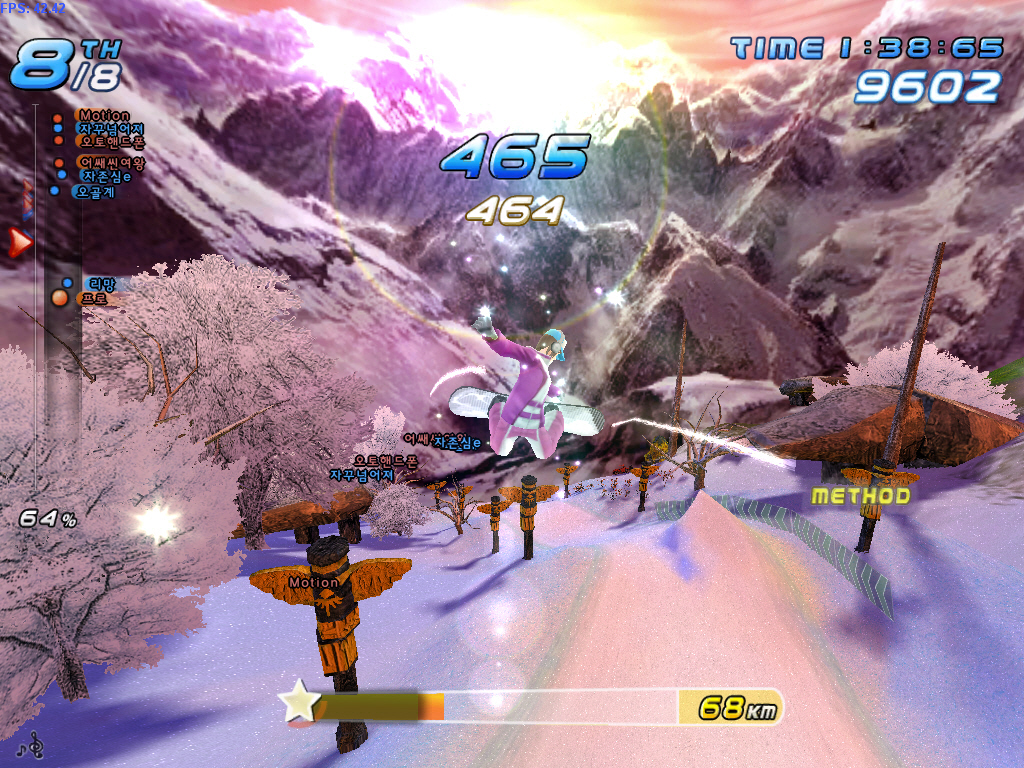Toggle the music note icon
1024x768 pixels.
(35, 744)
